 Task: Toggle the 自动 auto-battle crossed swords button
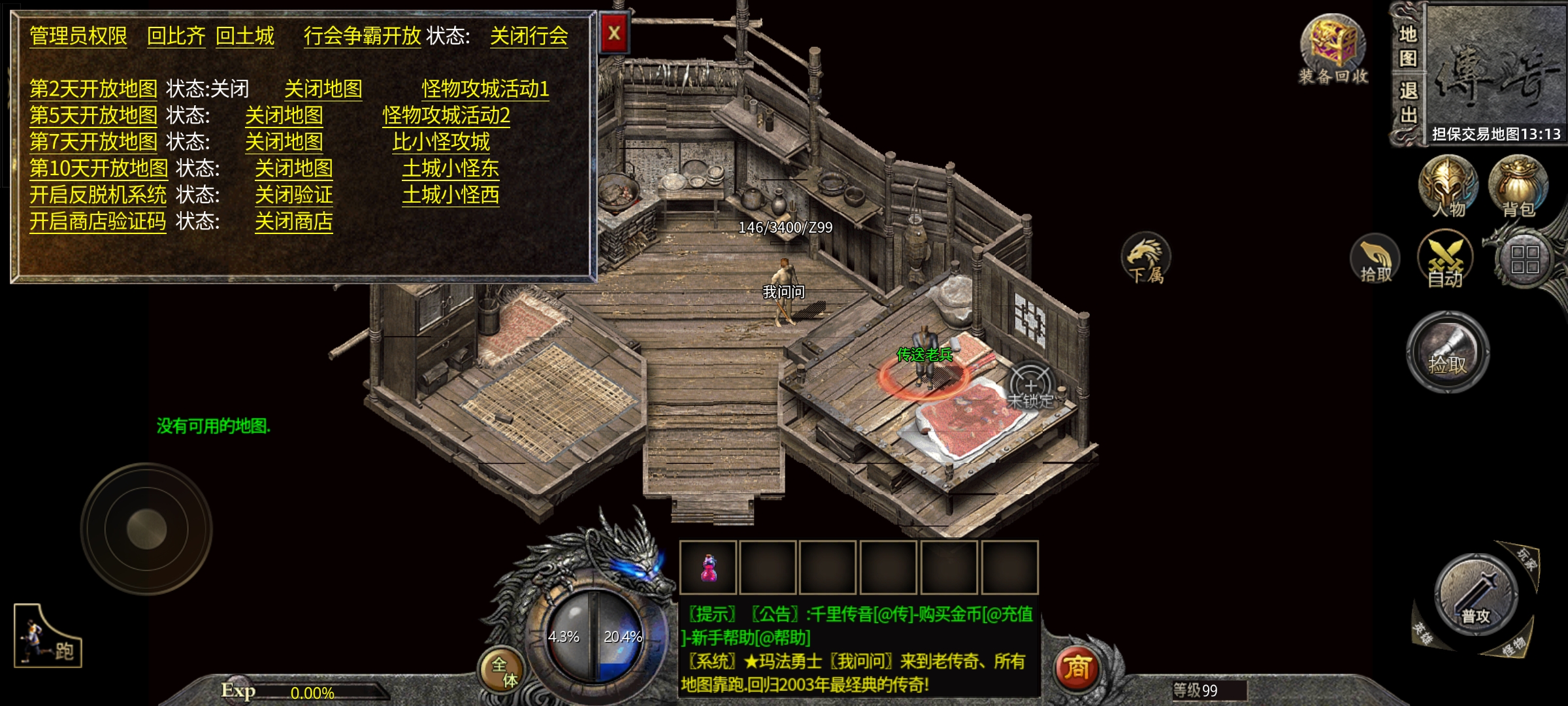click(x=1445, y=260)
